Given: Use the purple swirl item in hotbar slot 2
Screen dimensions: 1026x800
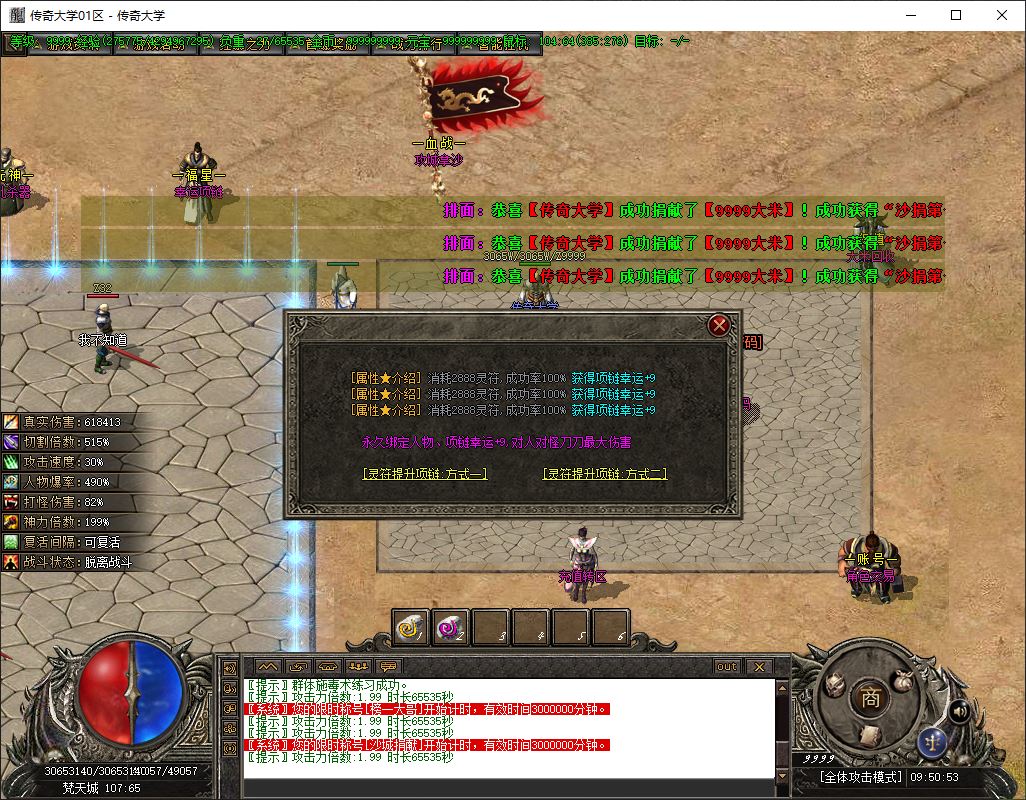Looking at the screenshot, I should click(451, 628).
